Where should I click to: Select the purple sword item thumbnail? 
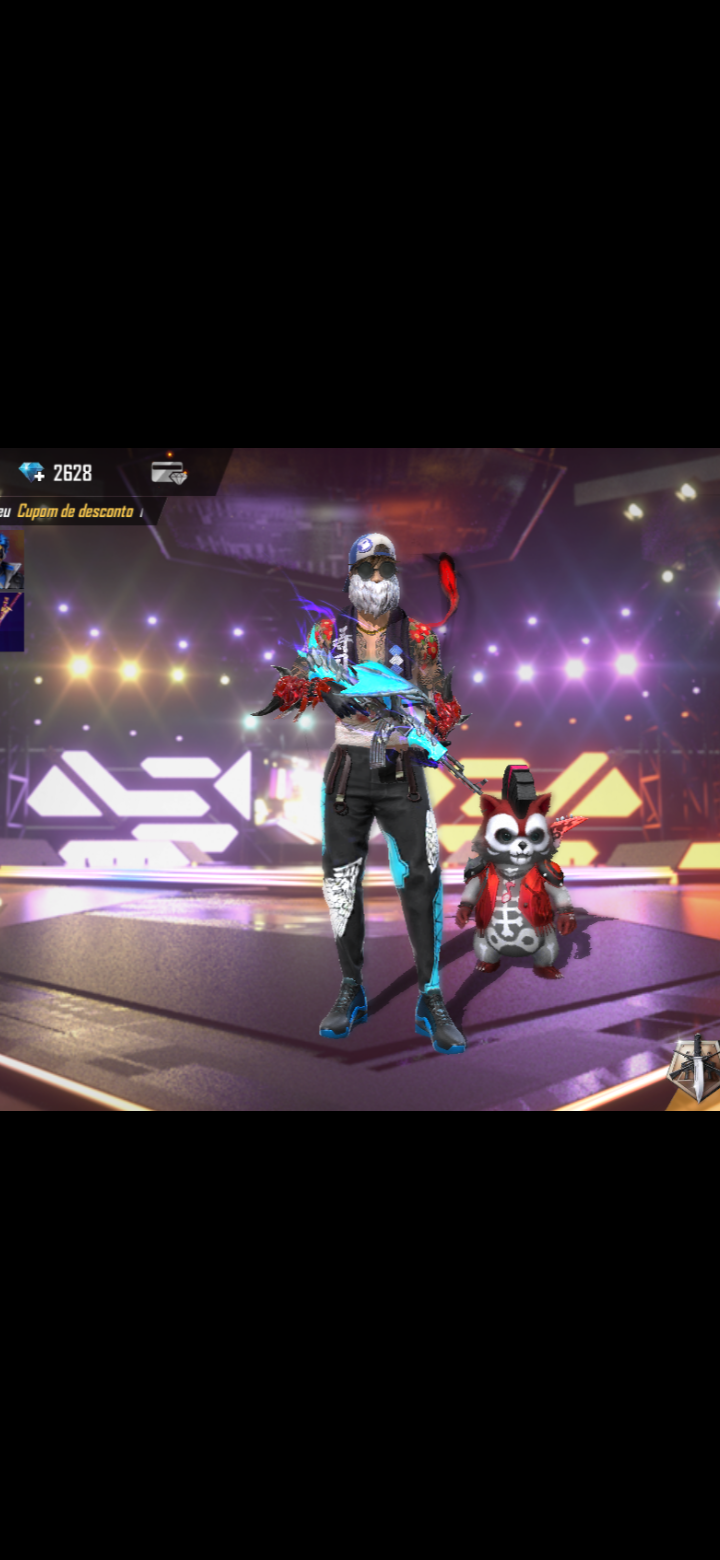point(11,621)
